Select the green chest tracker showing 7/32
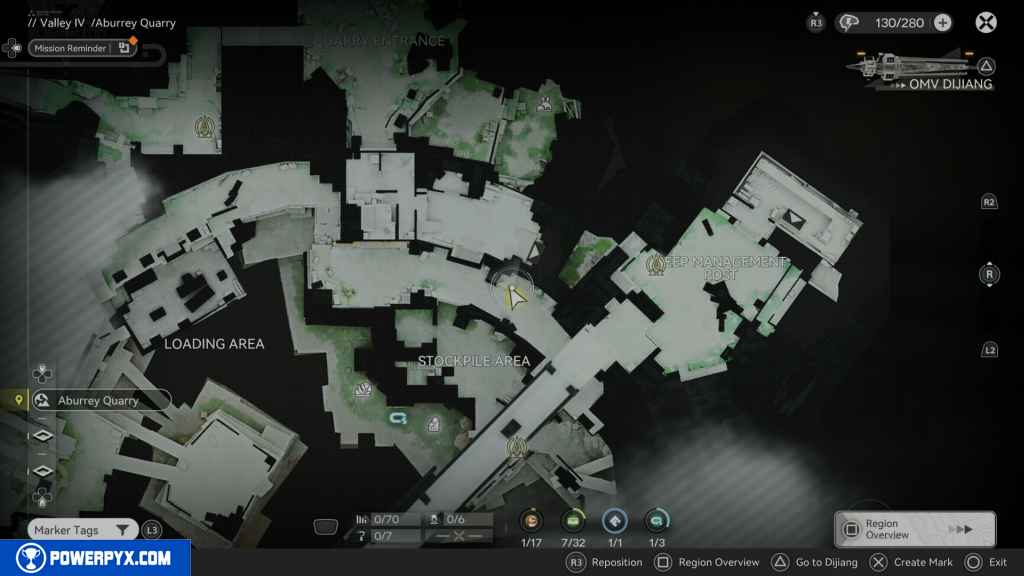 574,520
